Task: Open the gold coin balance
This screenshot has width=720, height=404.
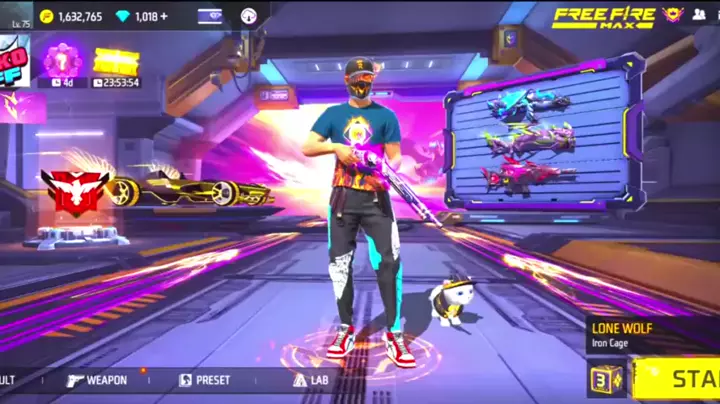Action: coord(71,17)
